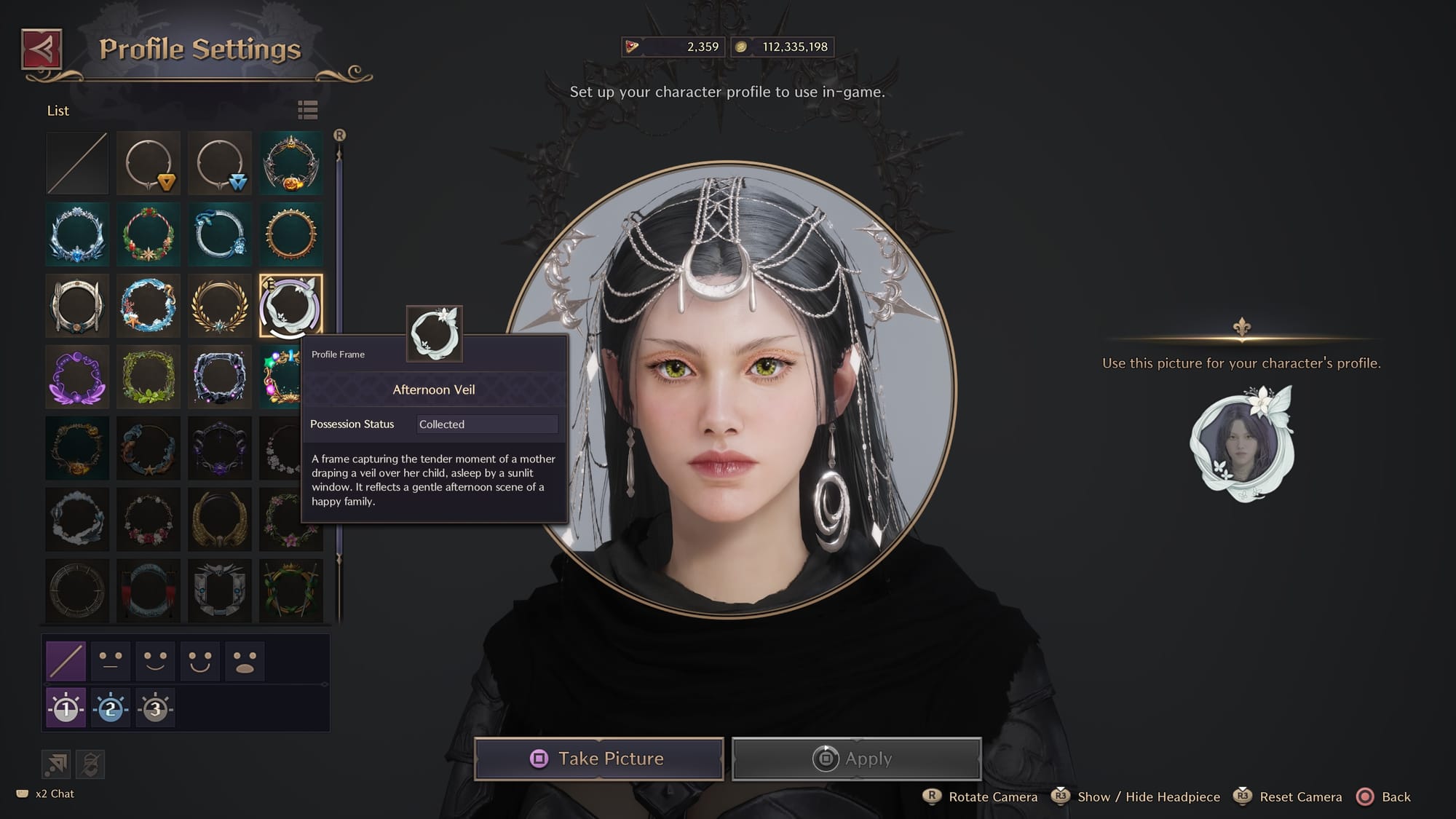1456x819 pixels.
Task: Select the ocean wave starfish frame
Action: pyautogui.click(x=149, y=306)
